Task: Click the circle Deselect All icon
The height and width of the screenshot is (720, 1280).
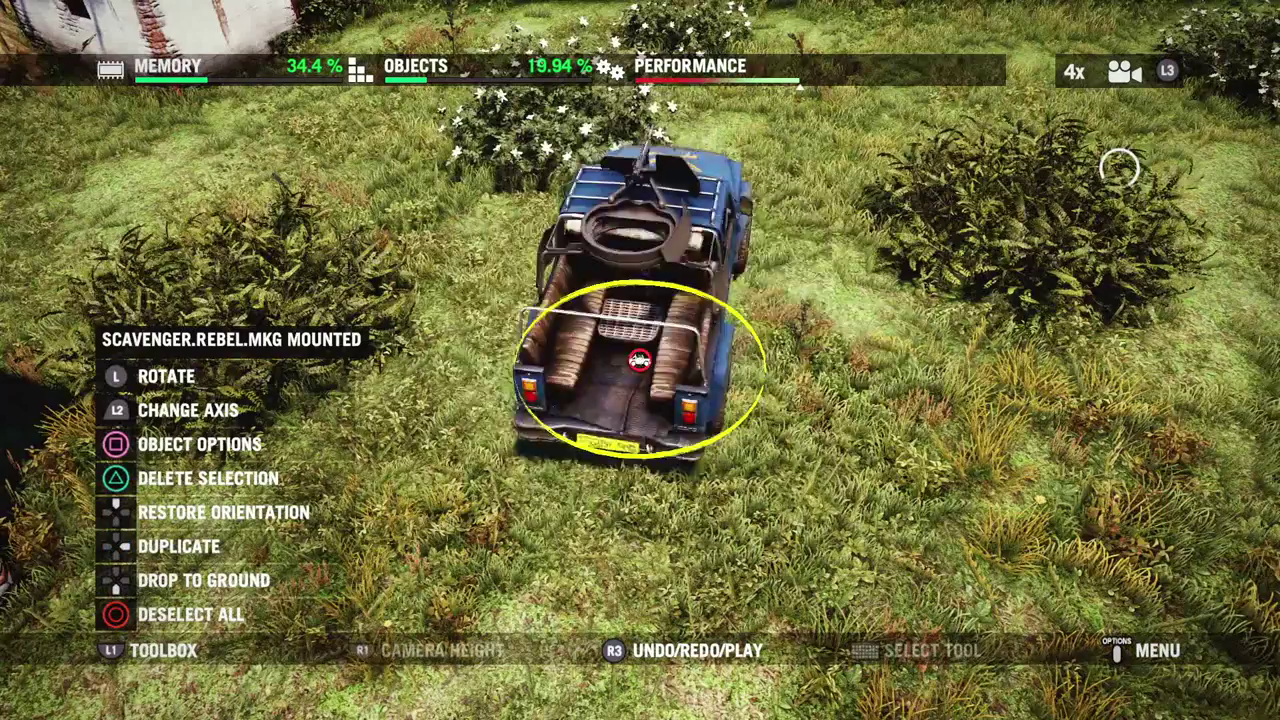Action: pos(115,614)
